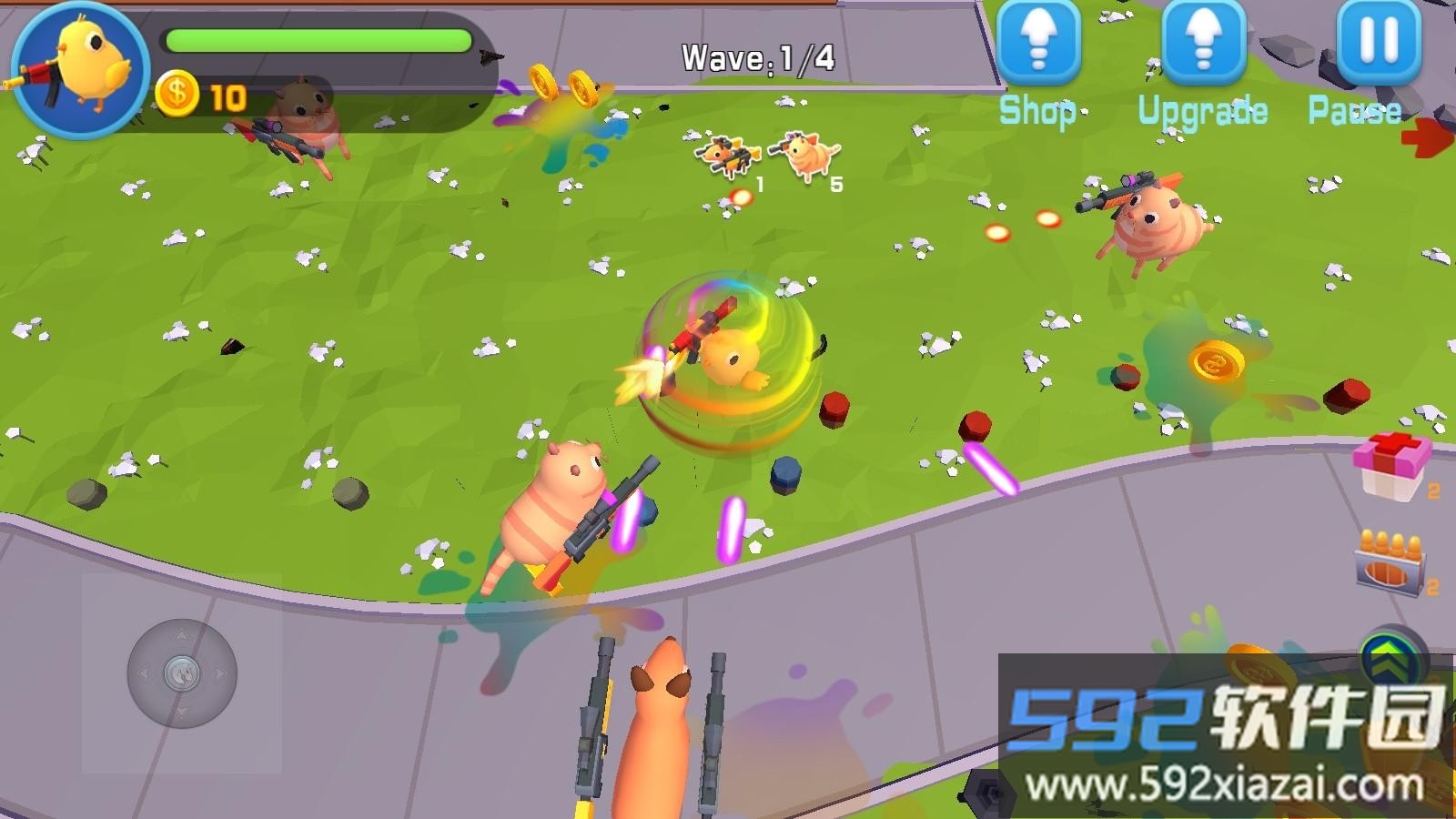This screenshot has width=1456, height=819.
Task: Tap the virtual joystick center
Action: tap(182, 674)
